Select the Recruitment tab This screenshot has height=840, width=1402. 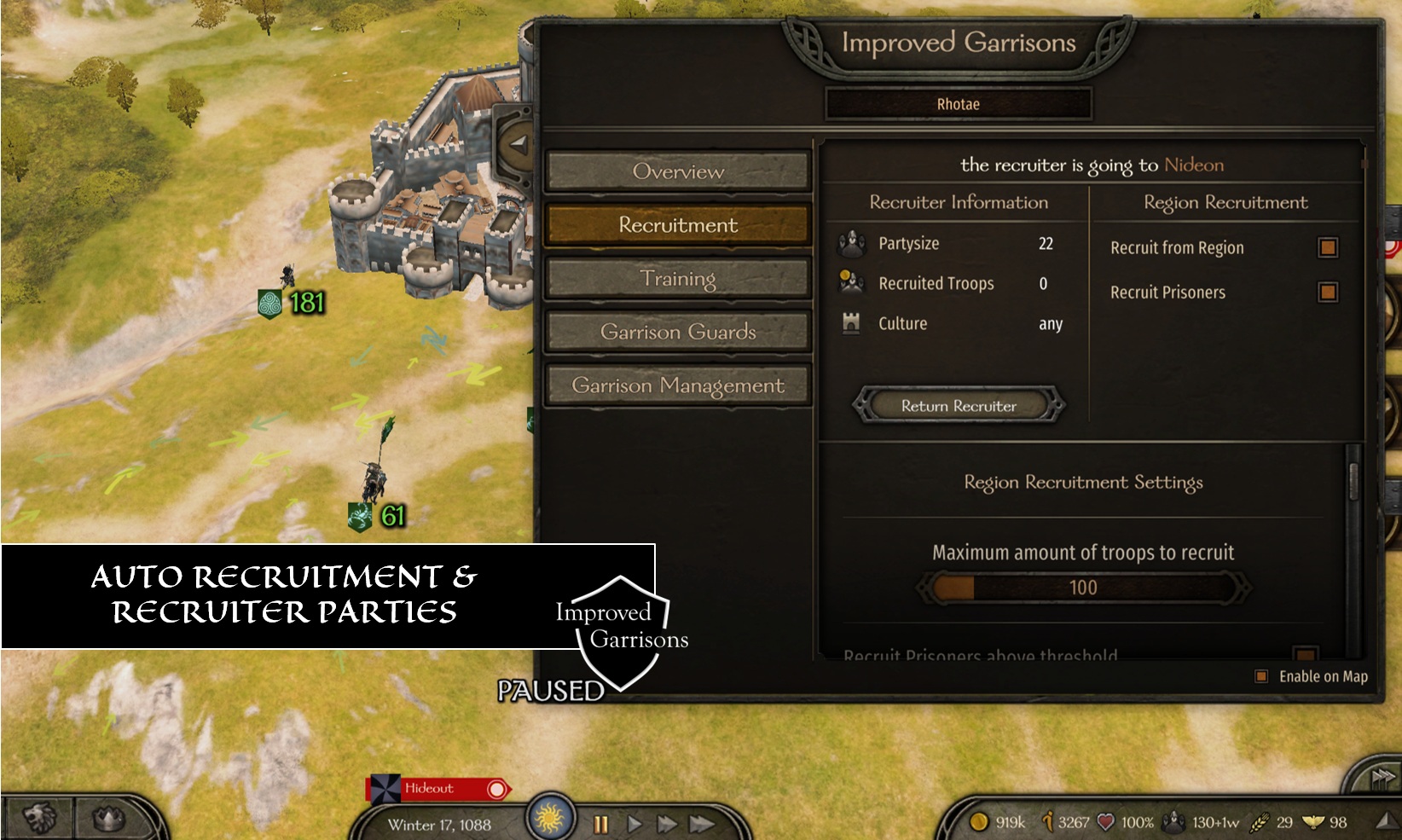[678, 225]
